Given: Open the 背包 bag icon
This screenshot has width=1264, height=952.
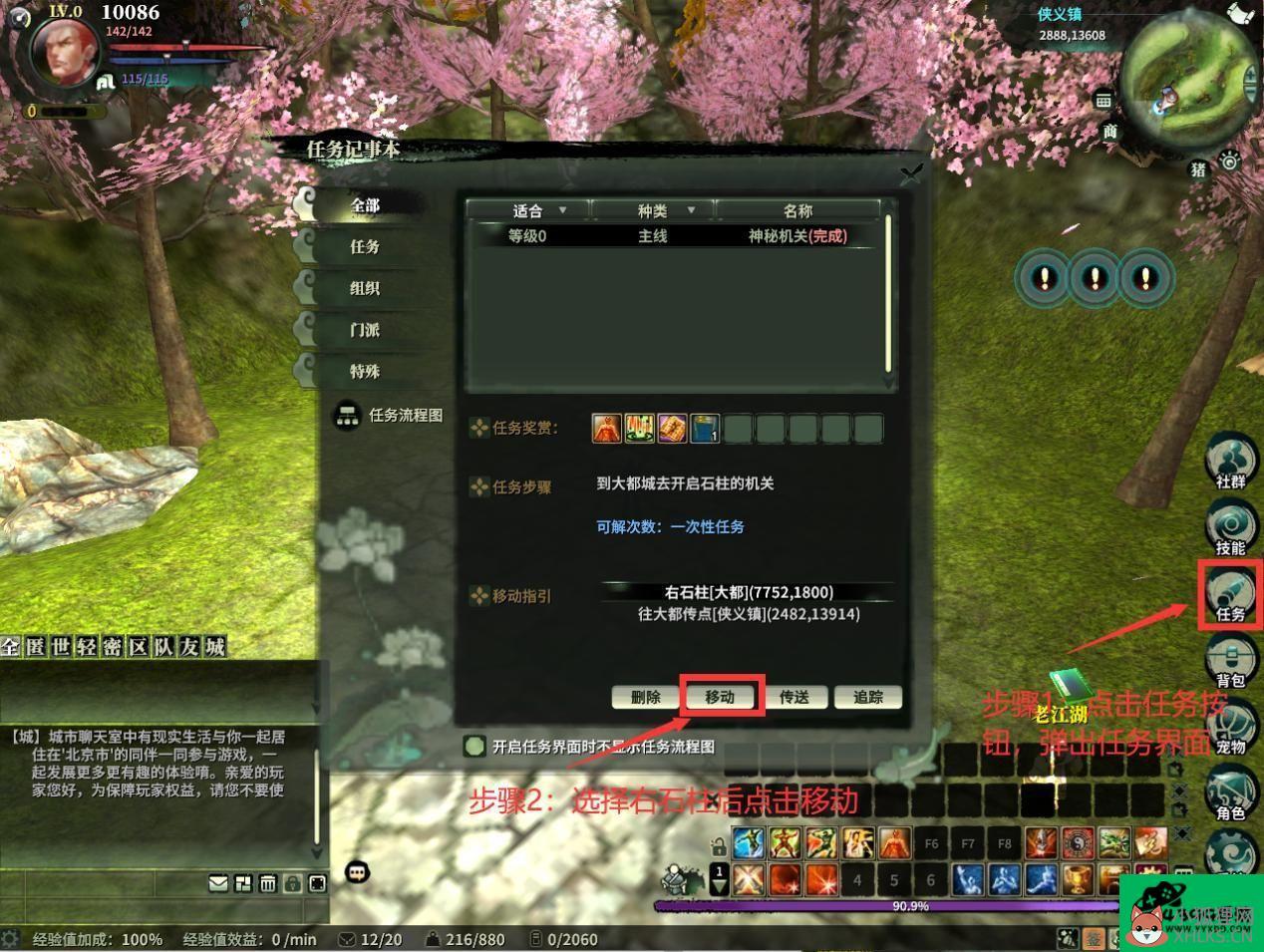Looking at the screenshot, I should [x=1230, y=662].
